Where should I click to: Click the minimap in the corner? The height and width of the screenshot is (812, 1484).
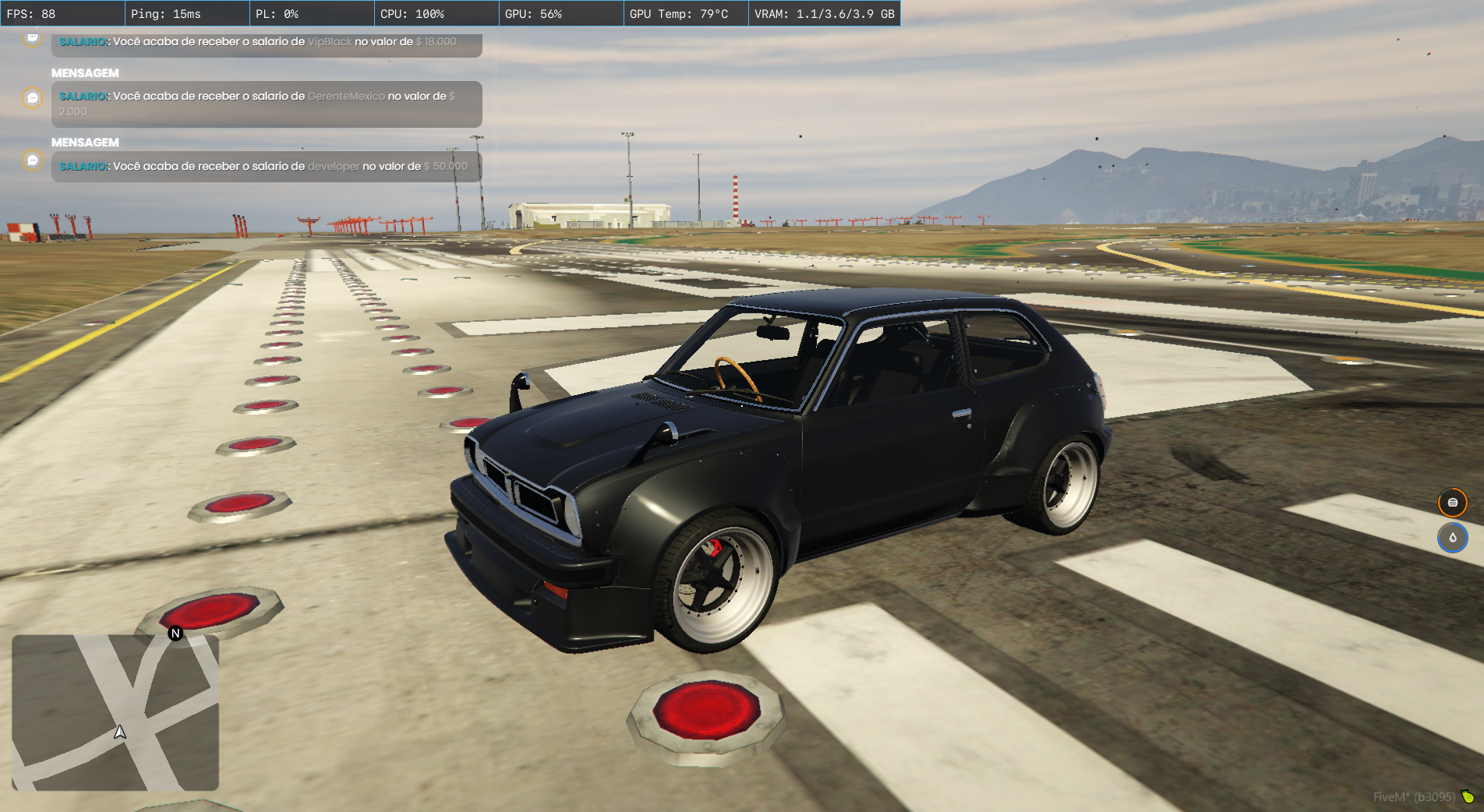[115, 712]
